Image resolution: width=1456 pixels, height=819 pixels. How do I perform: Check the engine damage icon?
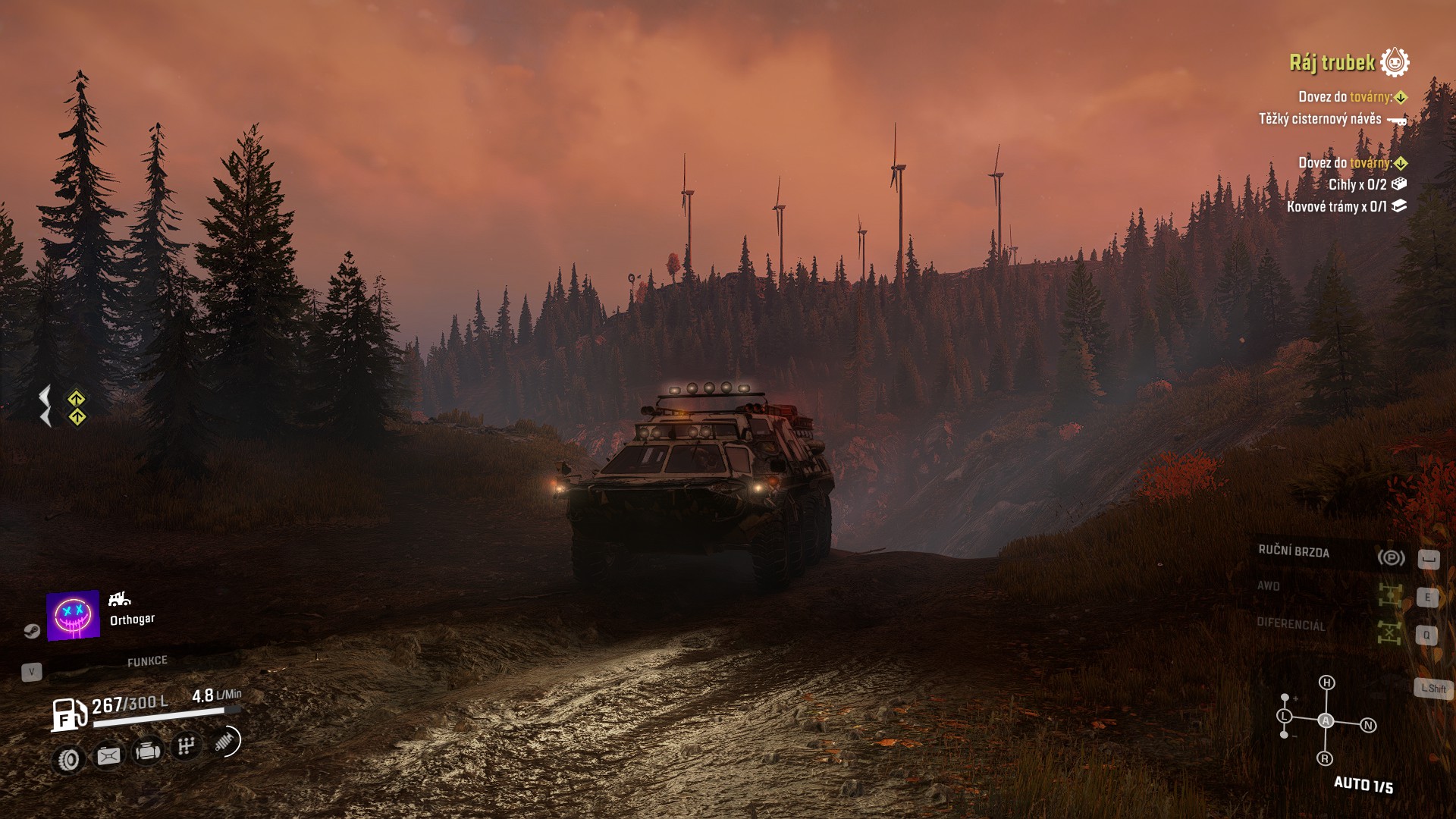tap(147, 752)
